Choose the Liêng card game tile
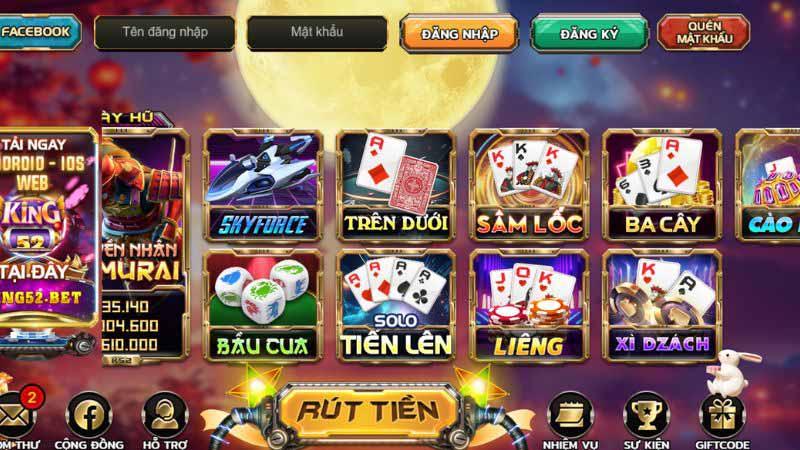800x450 pixels. click(x=529, y=305)
